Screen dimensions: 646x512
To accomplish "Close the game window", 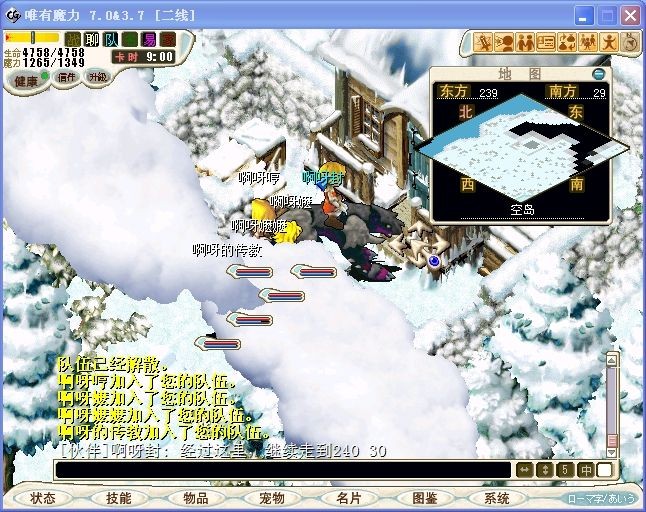I will pyautogui.click(x=630, y=15).
